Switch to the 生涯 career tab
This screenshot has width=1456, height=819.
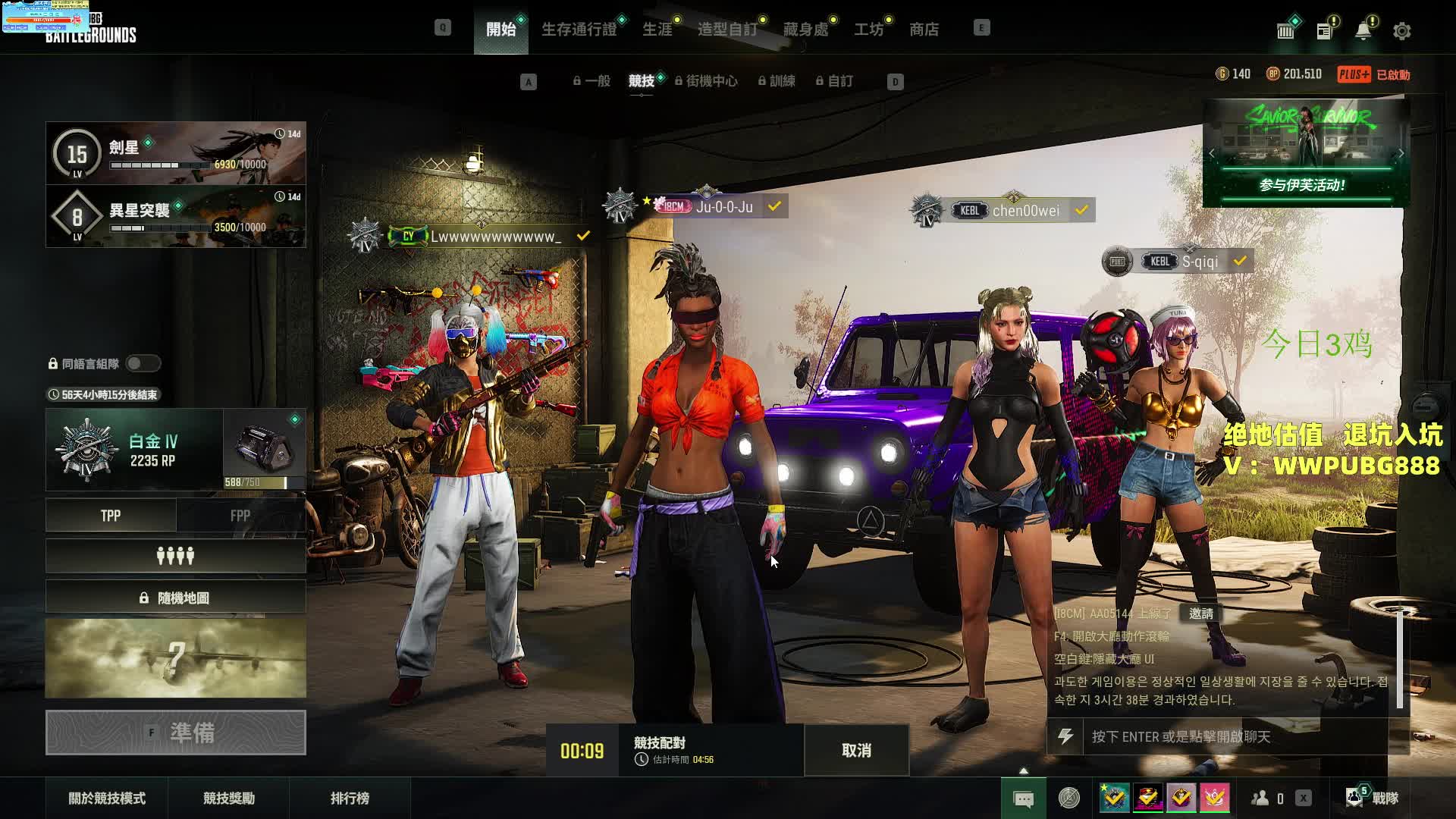[657, 30]
